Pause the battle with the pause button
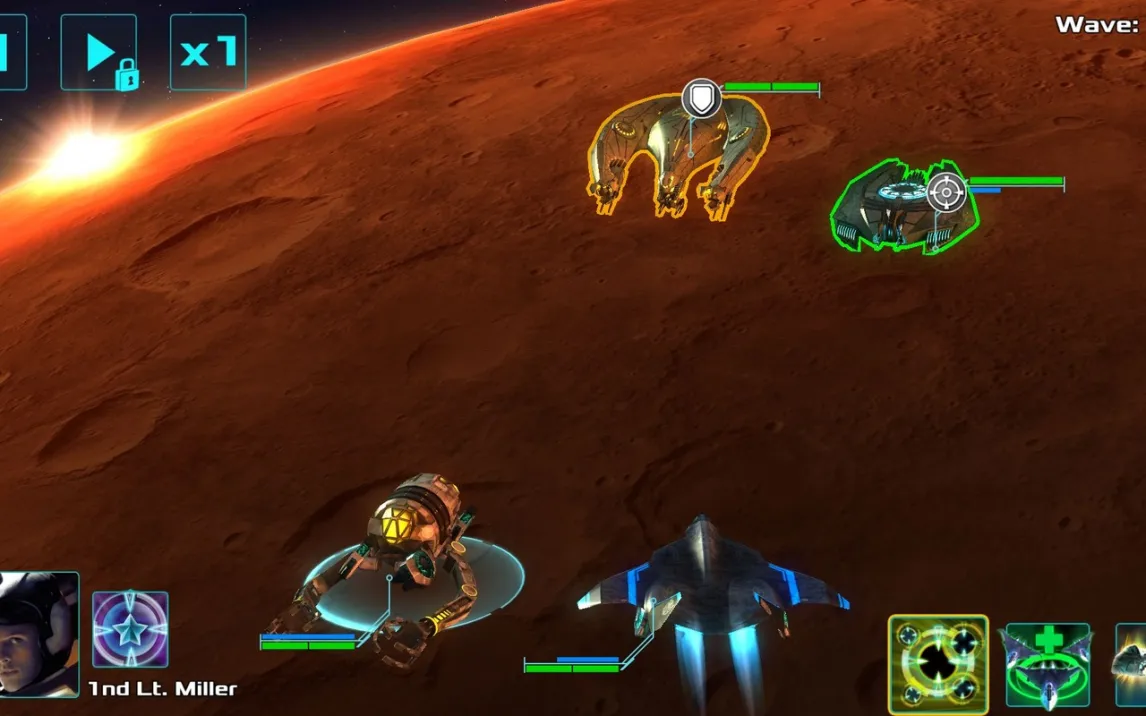 10,53
